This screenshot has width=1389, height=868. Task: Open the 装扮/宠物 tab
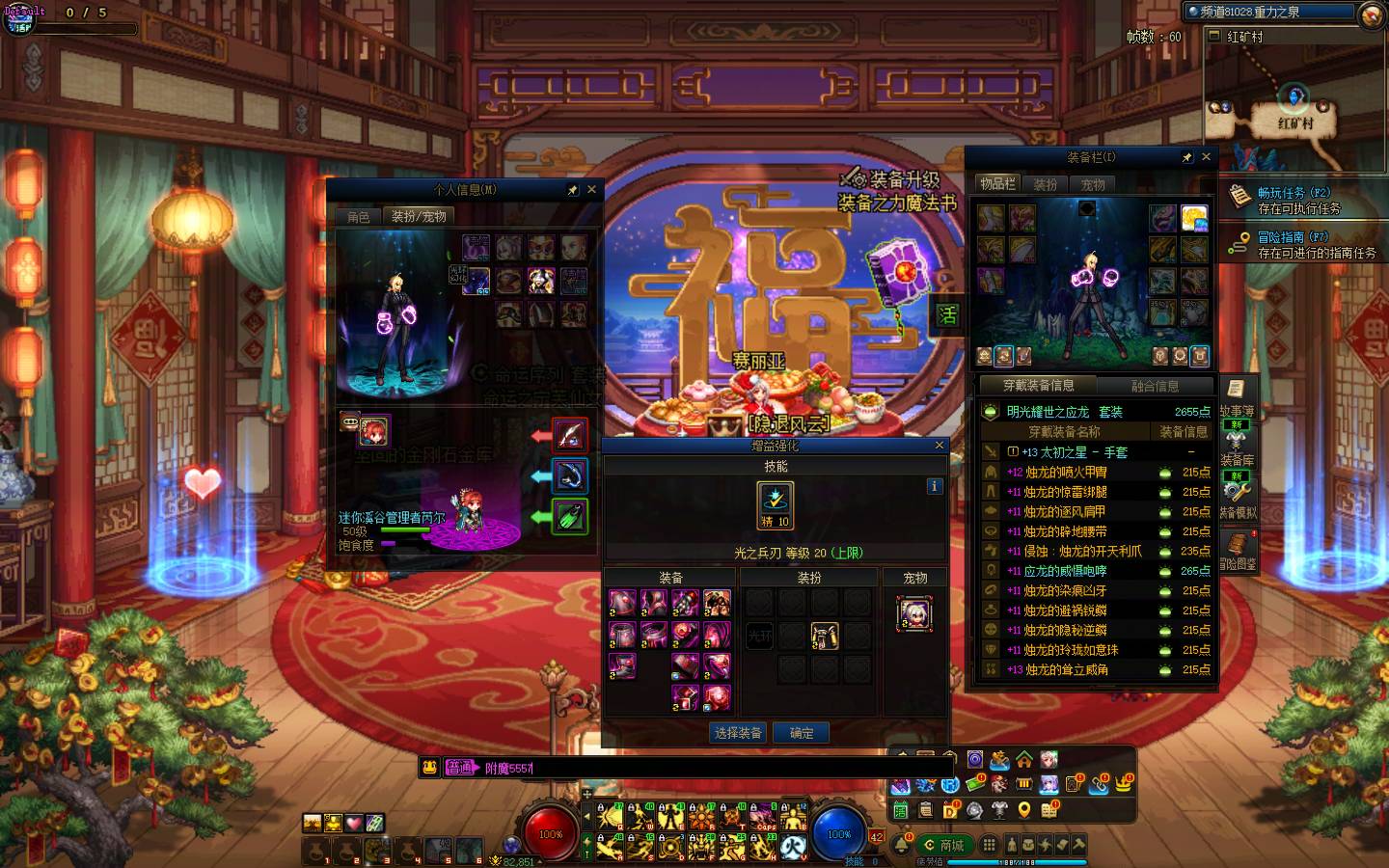tap(419, 217)
